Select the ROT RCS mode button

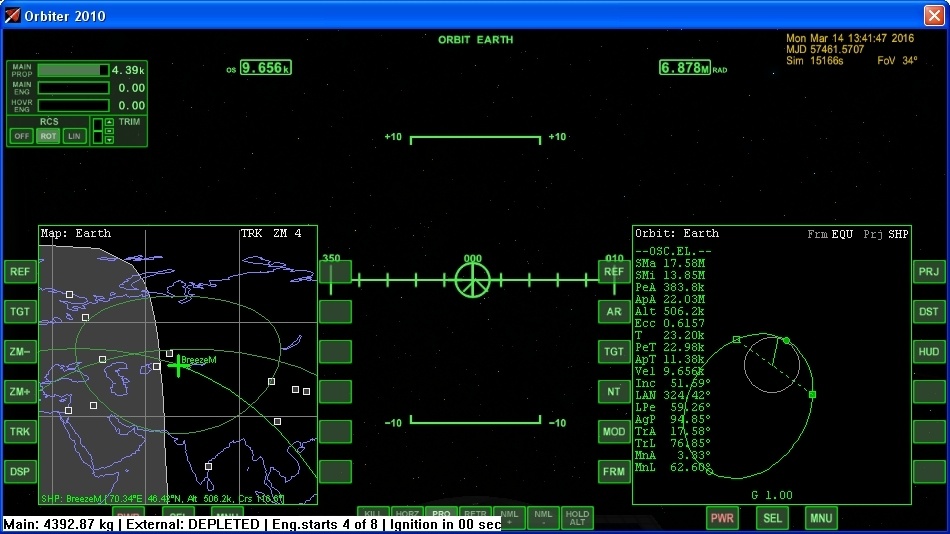coord(48,136)
